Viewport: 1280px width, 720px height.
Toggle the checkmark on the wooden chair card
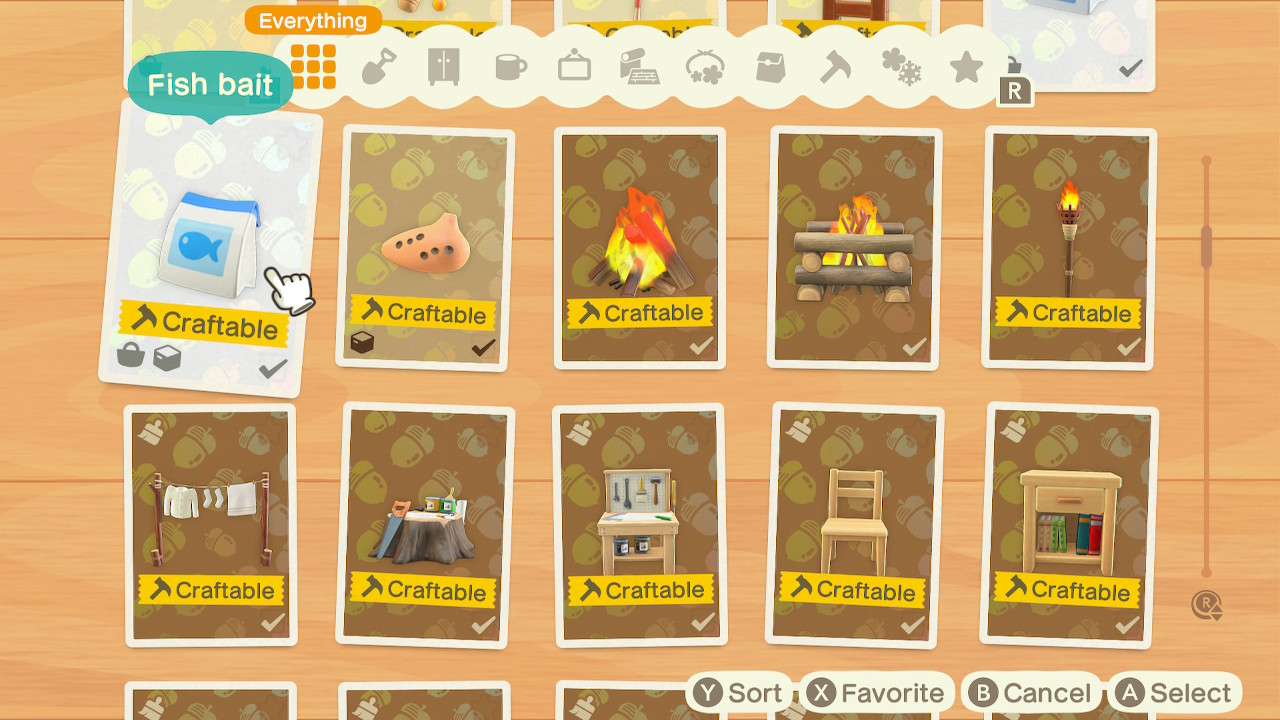(914, 622)
